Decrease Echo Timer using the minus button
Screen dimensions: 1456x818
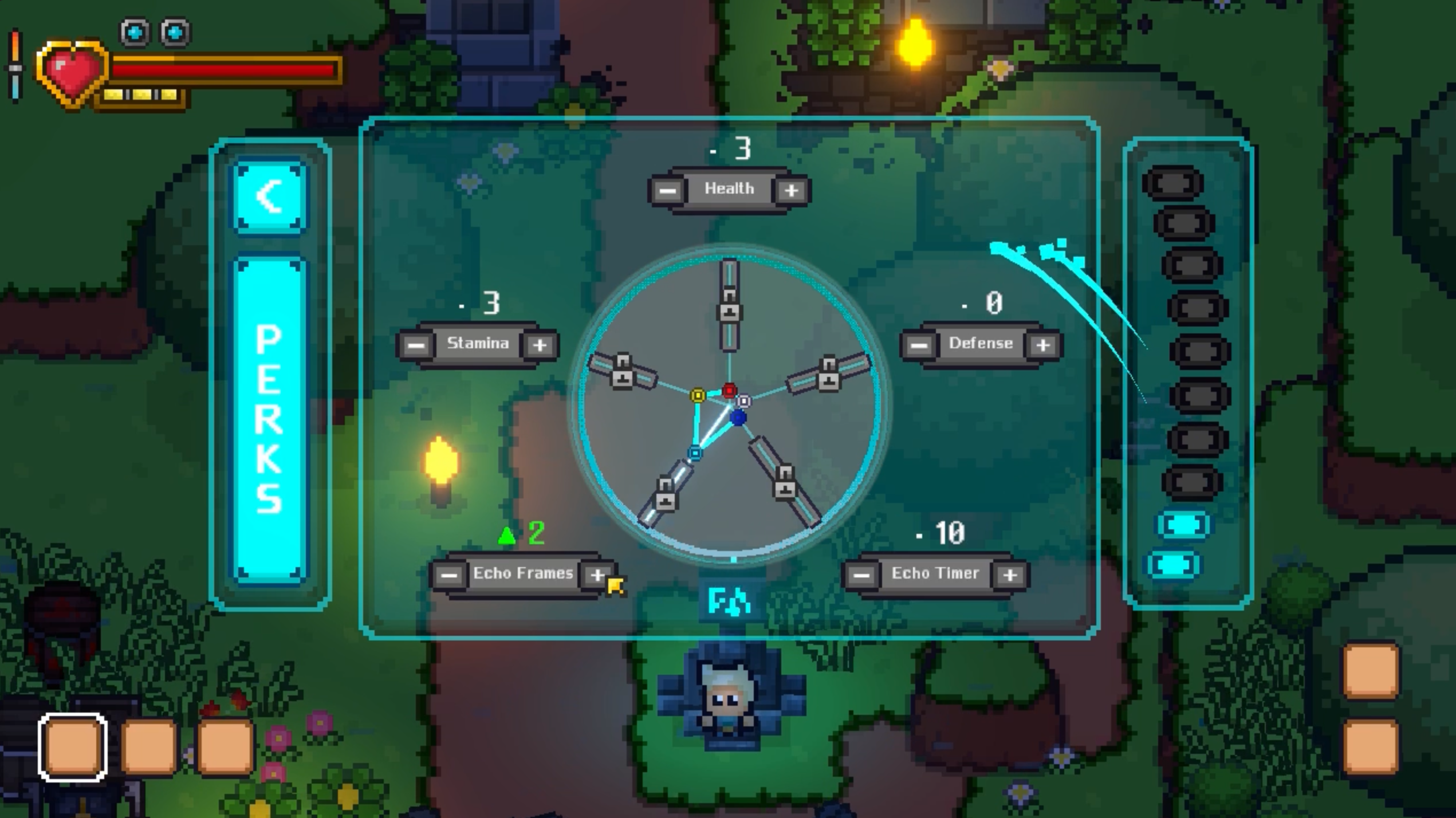861,575
